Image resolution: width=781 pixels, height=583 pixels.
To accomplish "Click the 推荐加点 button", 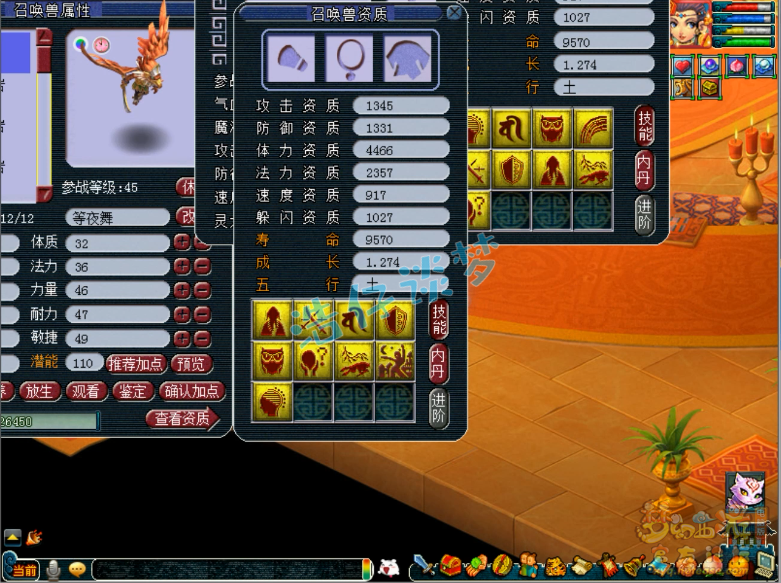I will tap(136, 364).
